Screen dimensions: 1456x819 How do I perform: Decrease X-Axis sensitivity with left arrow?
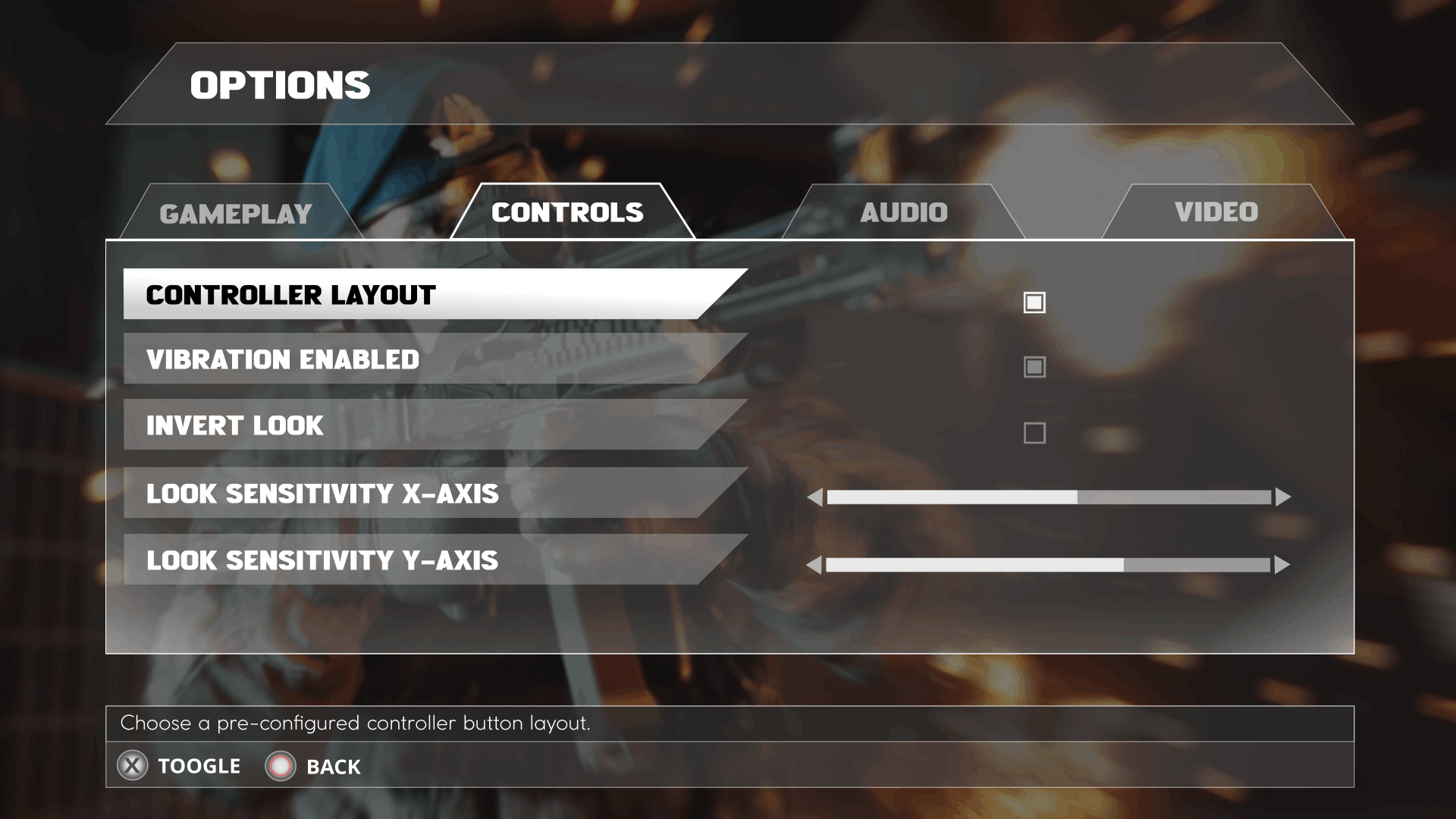coord(815,497)
